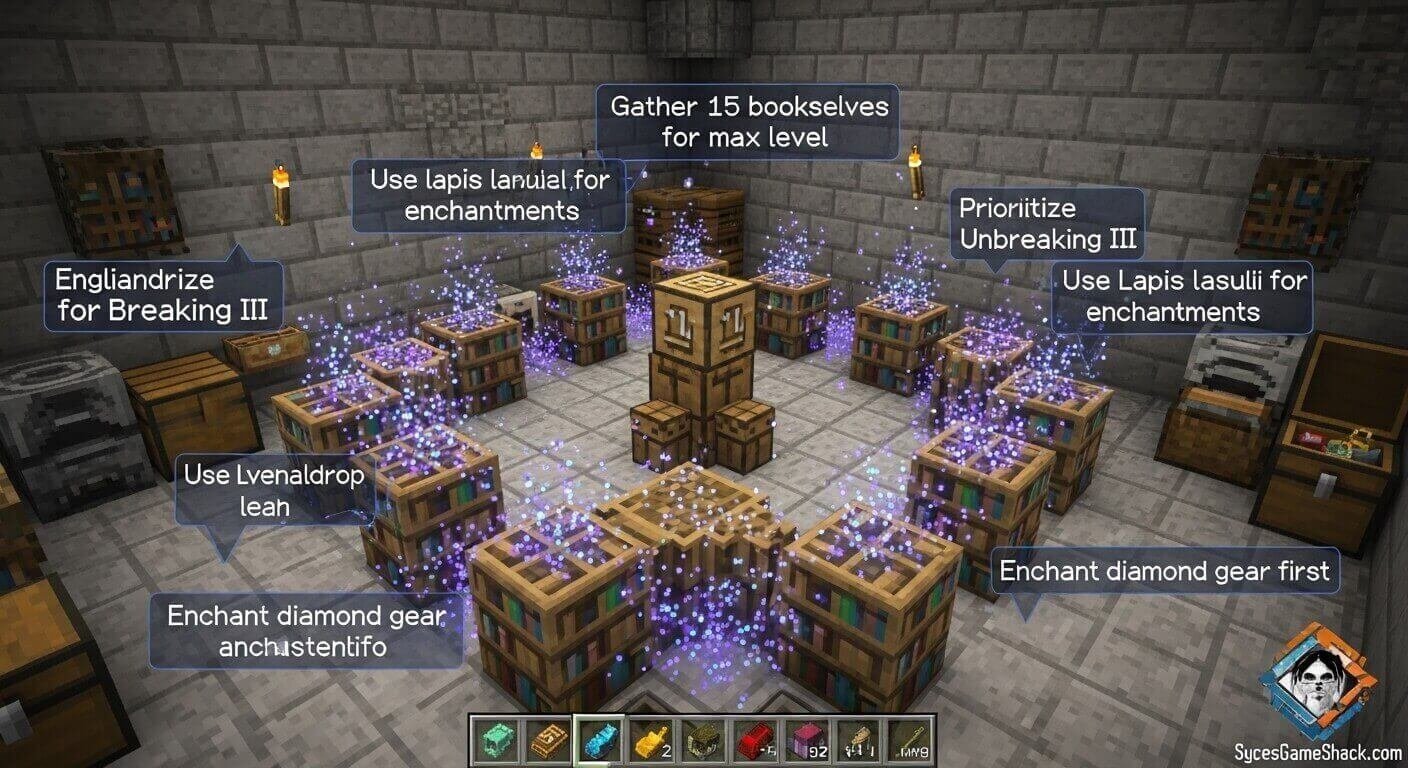Viewport: 1408px width, 768px height.
Task: Select the diamond block in hotbar slot one
Action: pos(497,740)
